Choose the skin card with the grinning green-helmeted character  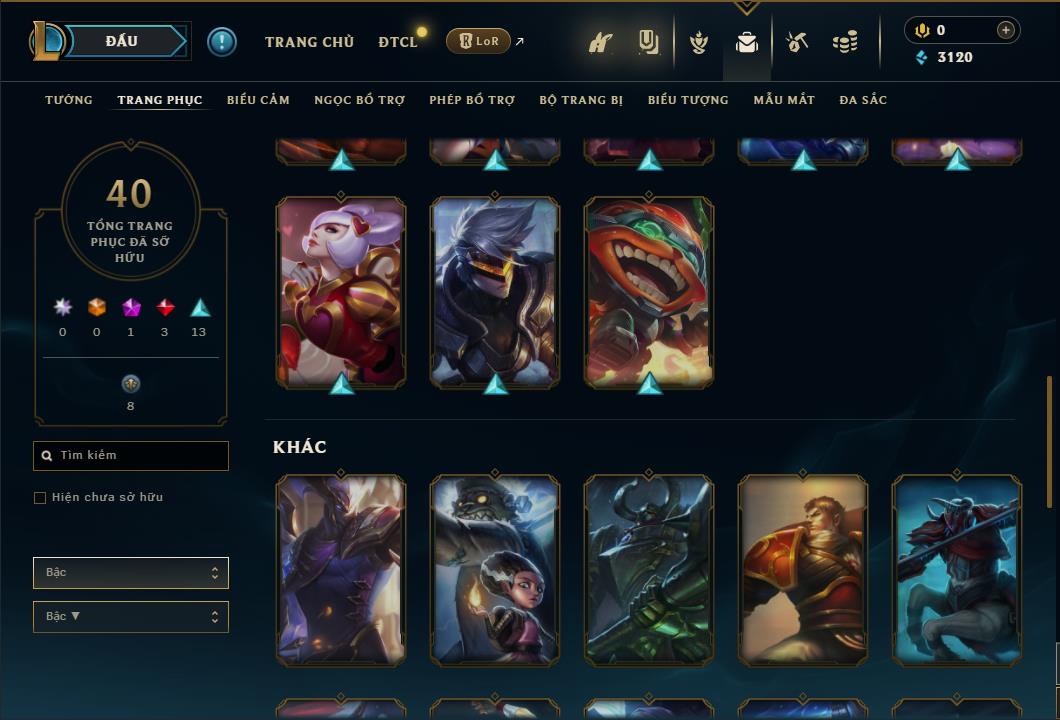649,291
